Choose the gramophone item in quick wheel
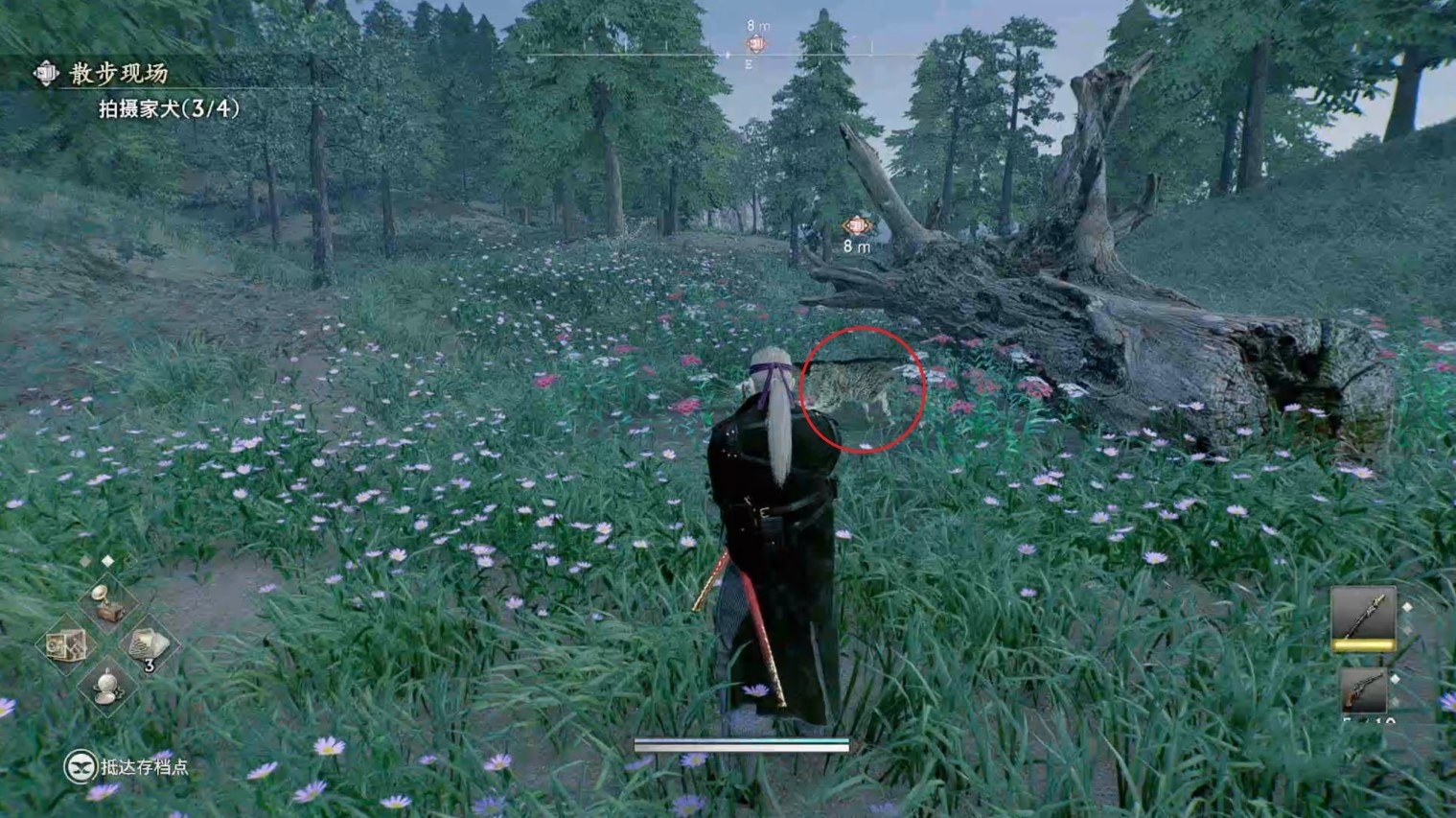The width and height of the screenshot is (1456, 818). coord(106,602)
